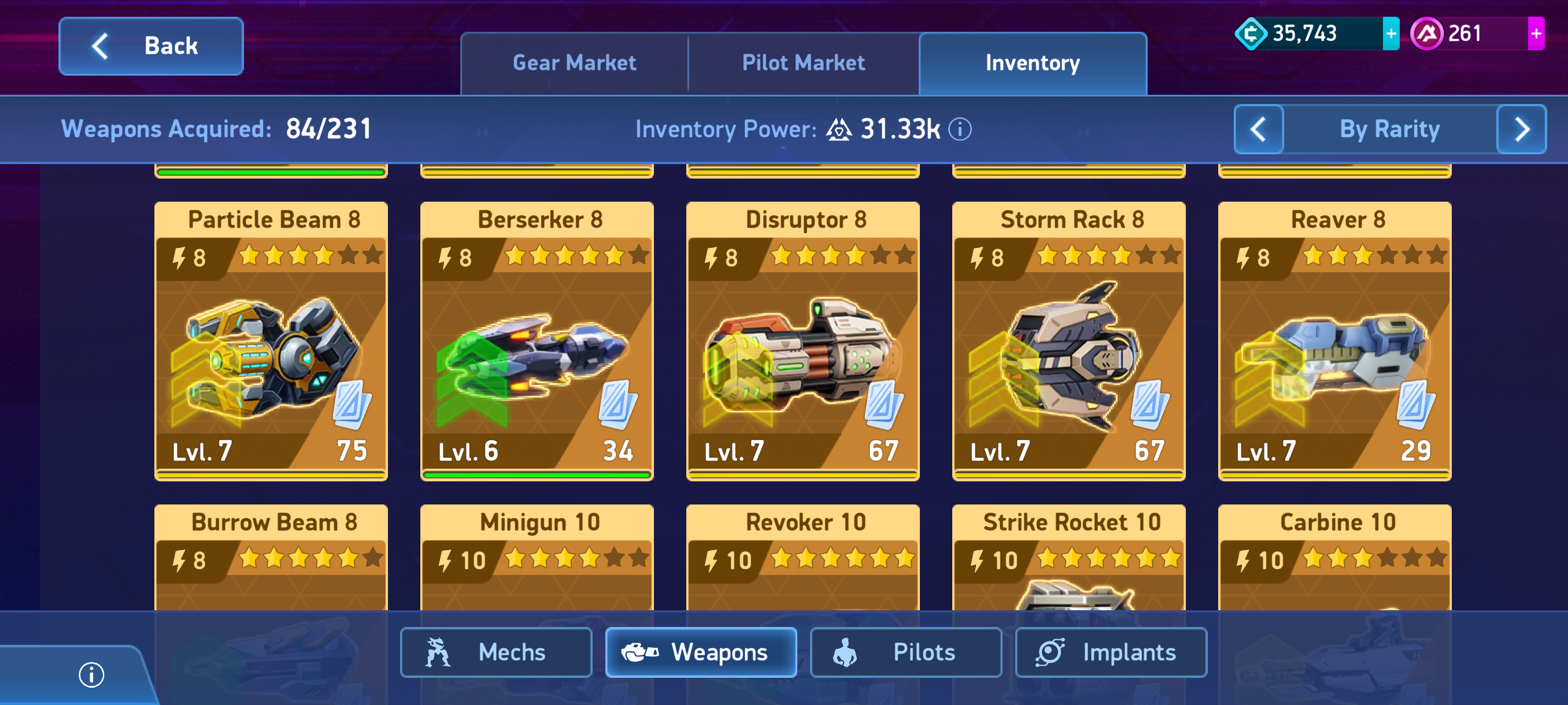Add more credits with the cyan plus
This screenshot has width=1568, height=705.
(x=1391, y=34)
